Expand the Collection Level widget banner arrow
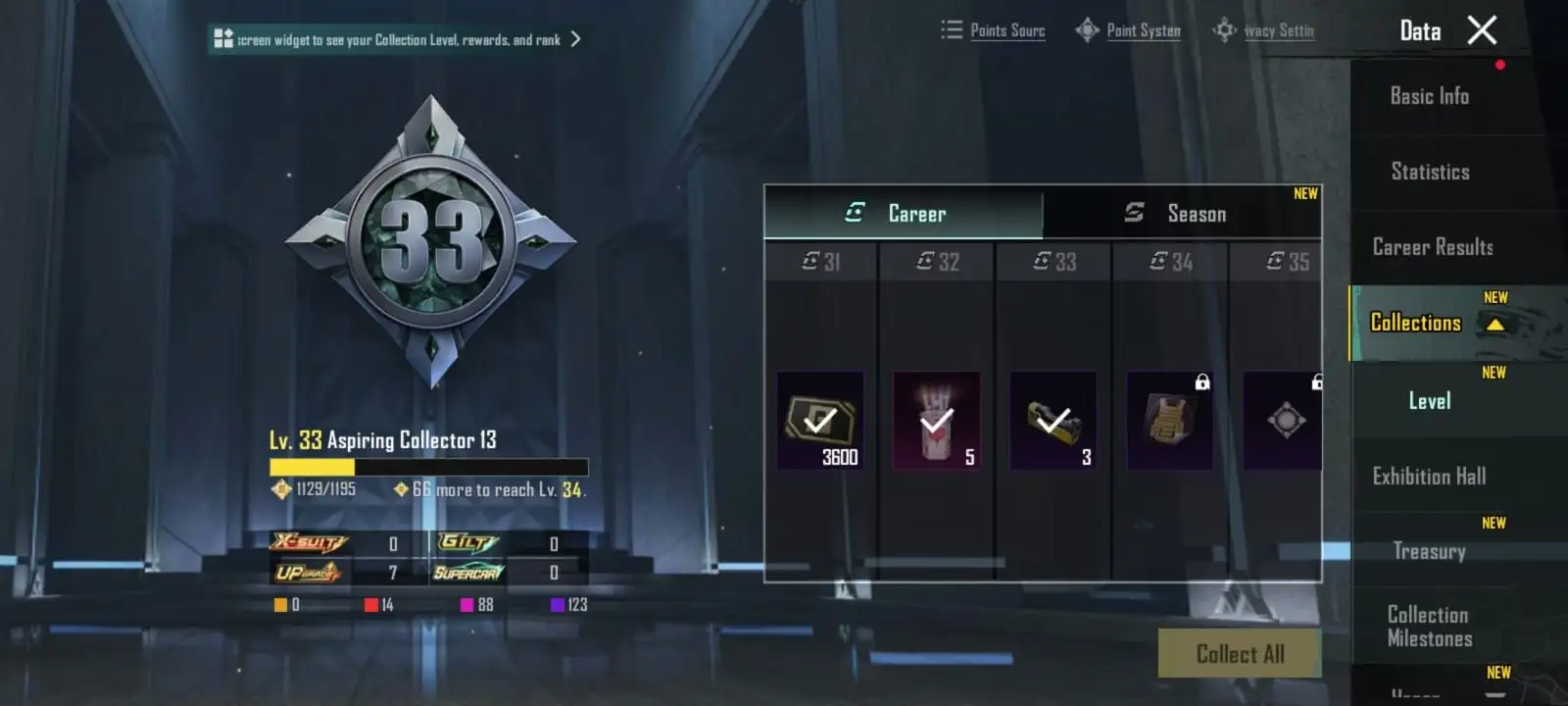Image resolution: width=1568 pixels, height=706 pixels. pyautogui.click(x=575, y=39)
